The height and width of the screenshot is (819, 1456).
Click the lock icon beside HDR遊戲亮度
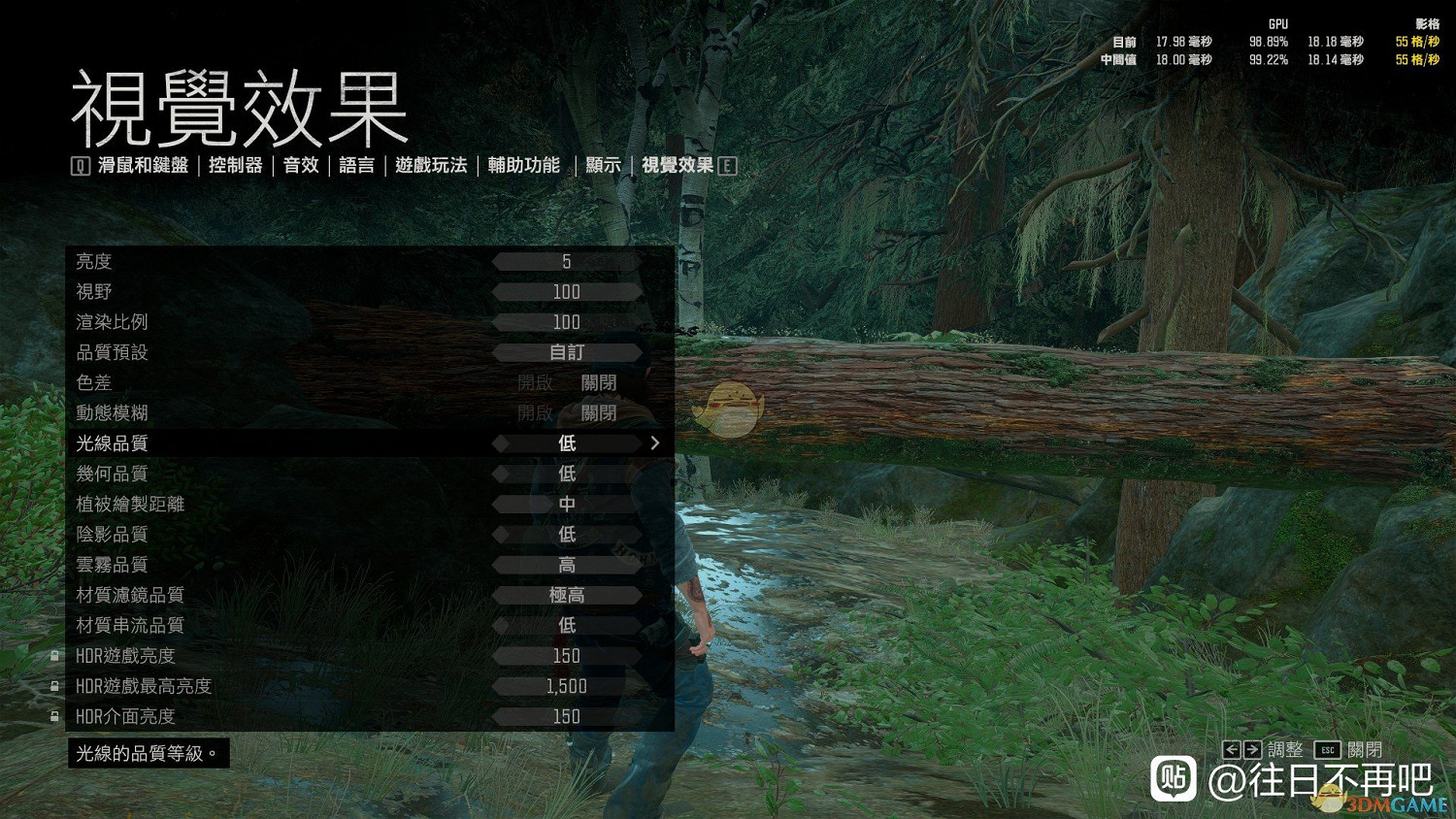click(x=53, y=656)
